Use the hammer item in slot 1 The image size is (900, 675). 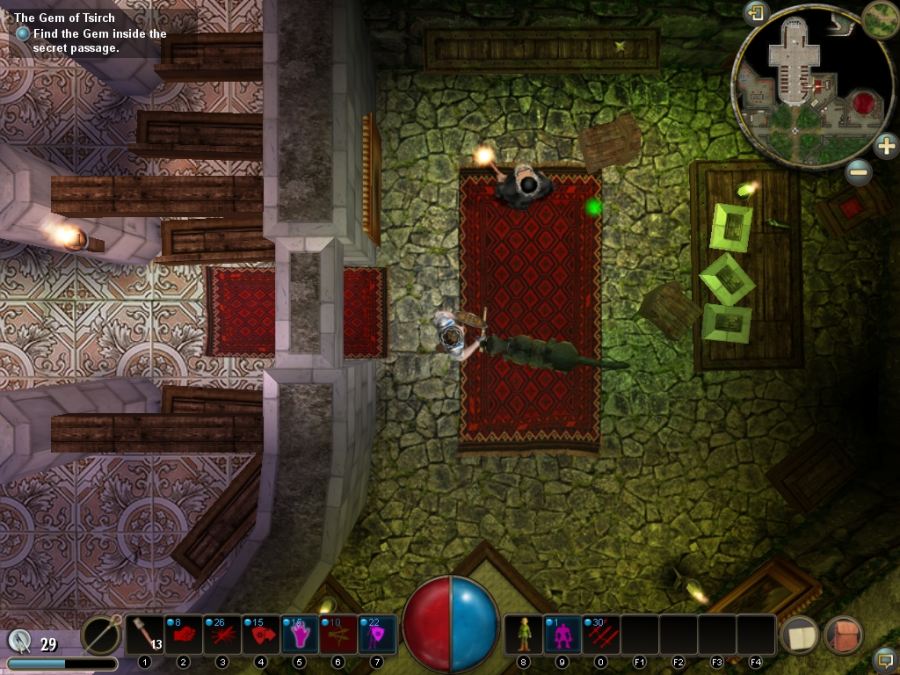pyautogui.click(x=145, y=634)
